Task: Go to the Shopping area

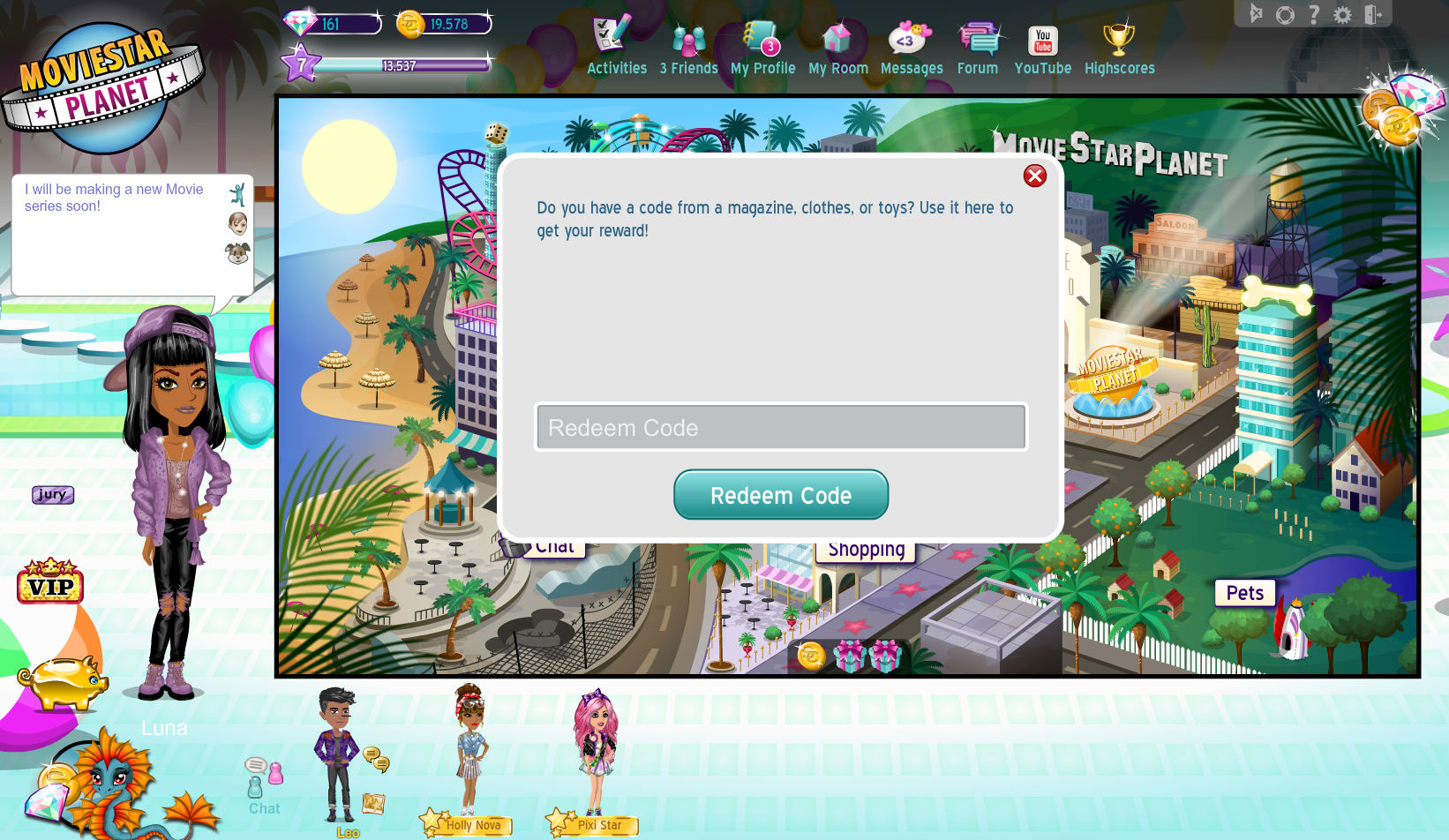Action: [x=865, y=548]
